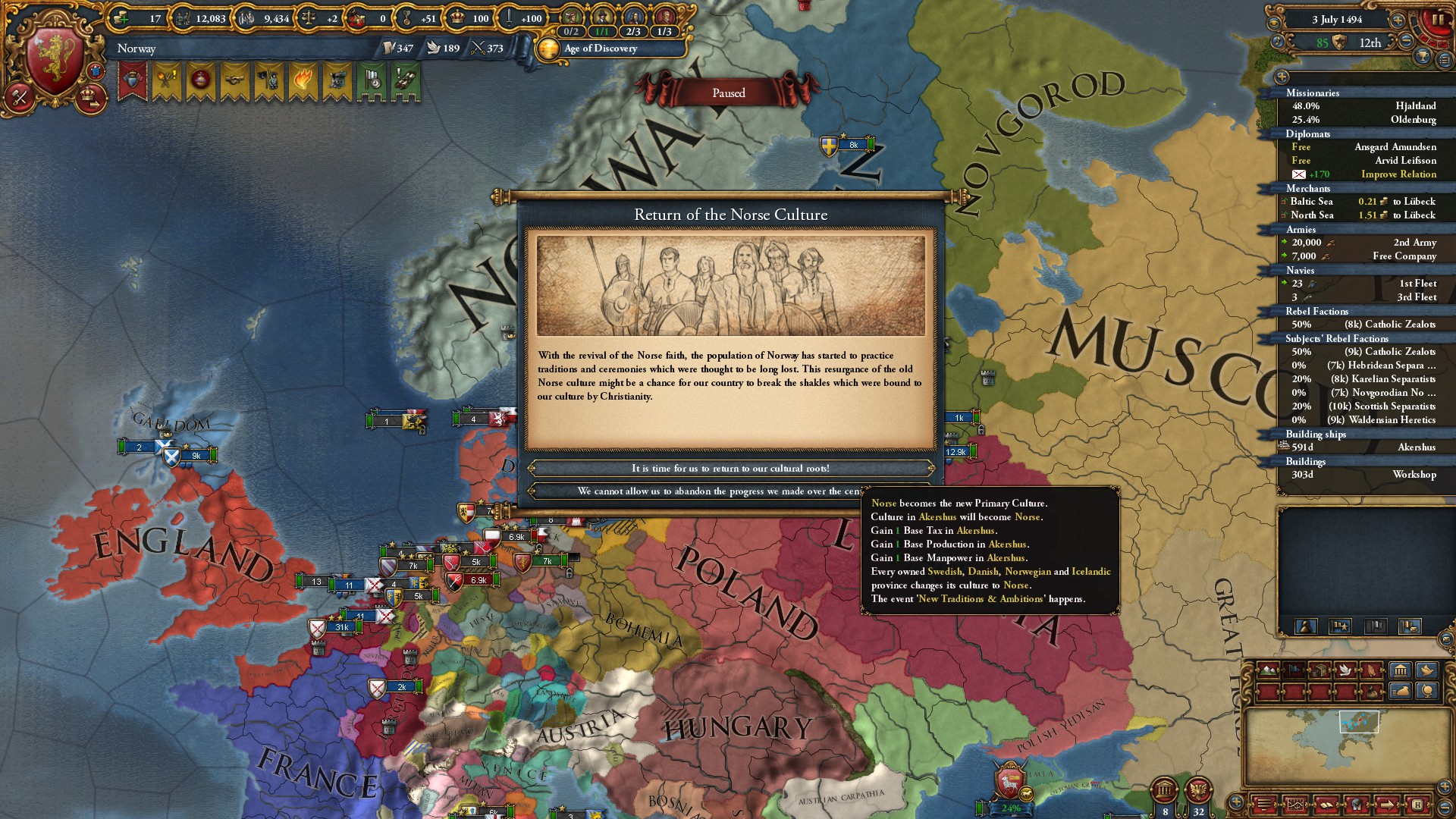Toggle the eye visibility icon near the date
Viewport: 1456px width, 819px height.
click(x=1274, y=23)
